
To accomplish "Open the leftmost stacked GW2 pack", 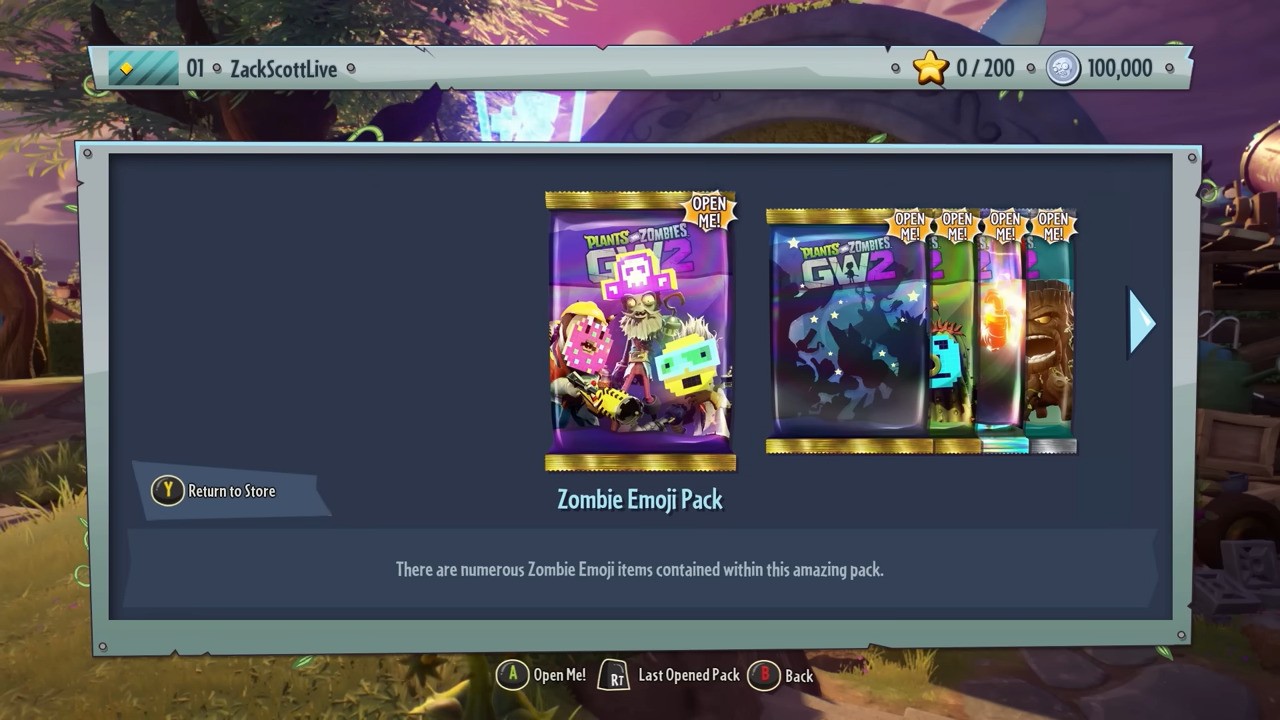I will tap(845, 330).
